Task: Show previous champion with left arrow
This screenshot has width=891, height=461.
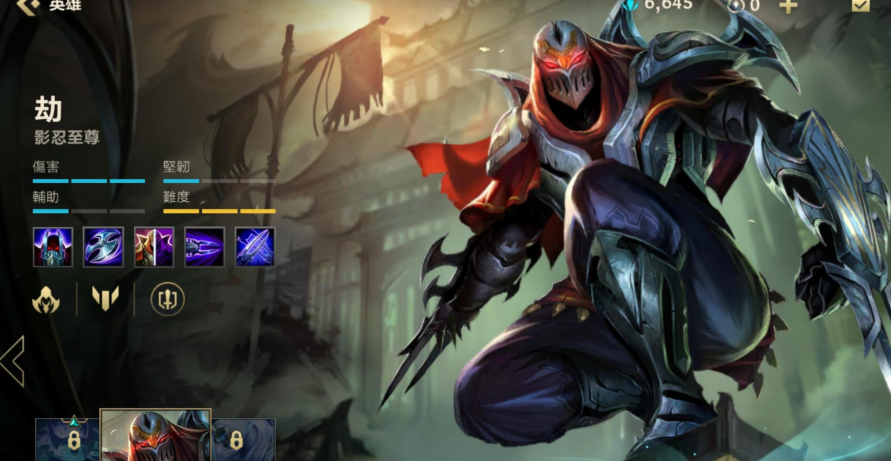Action: (x=12, y=361)
